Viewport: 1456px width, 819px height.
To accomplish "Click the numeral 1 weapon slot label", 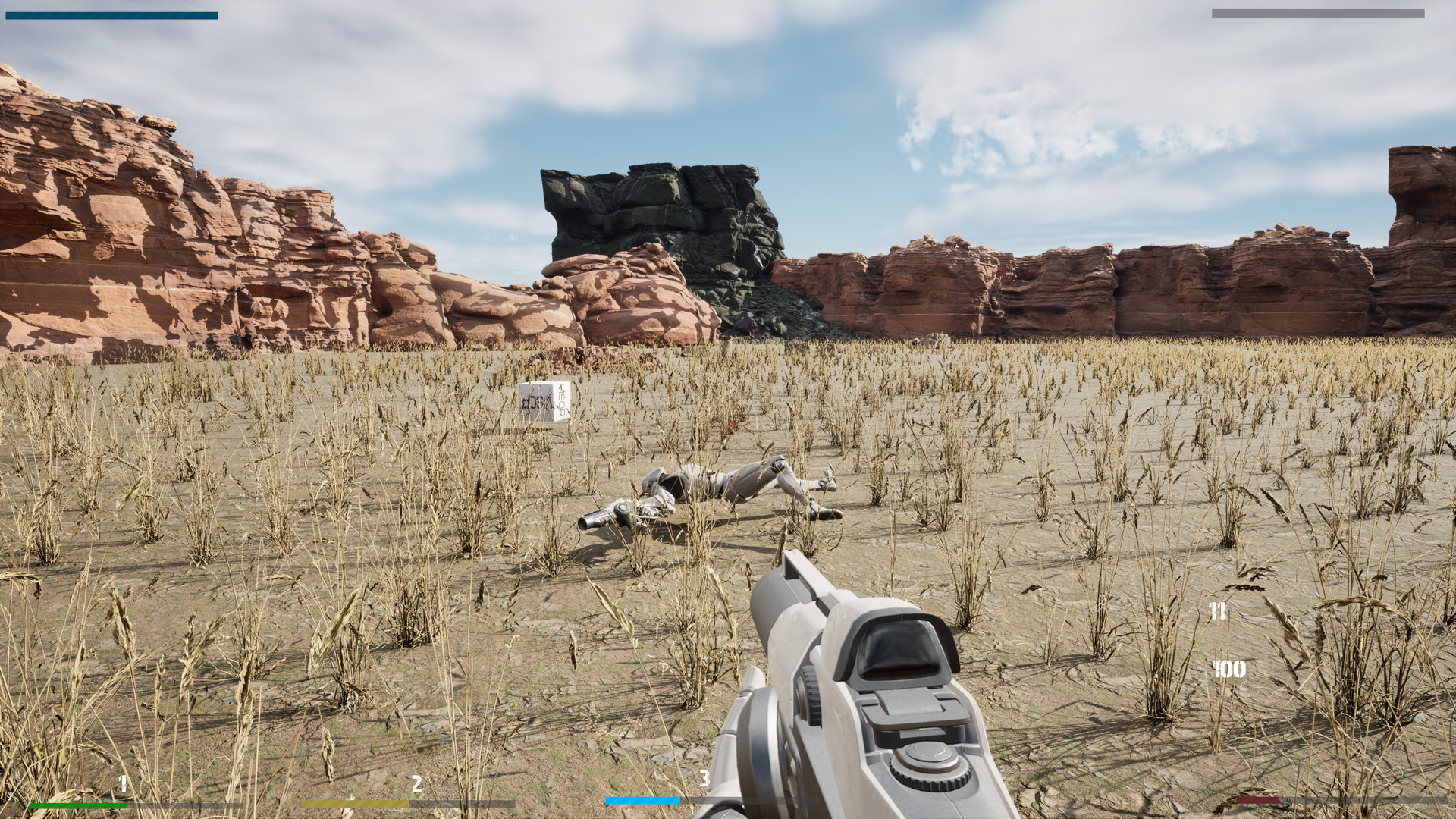I will 121,785.
